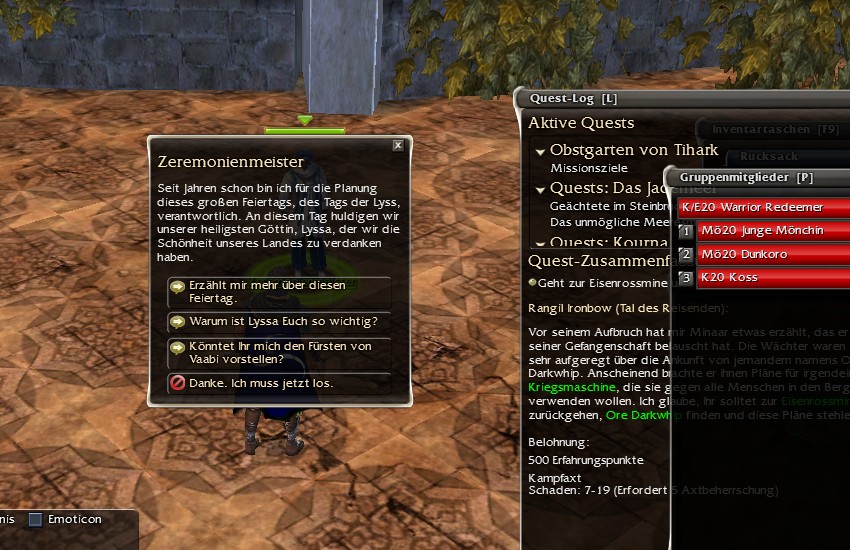Close the Zeremonienmeister dialogue window
Image resolution: width=850 pixels, height=550 pixels.
(x=398, y=146)
